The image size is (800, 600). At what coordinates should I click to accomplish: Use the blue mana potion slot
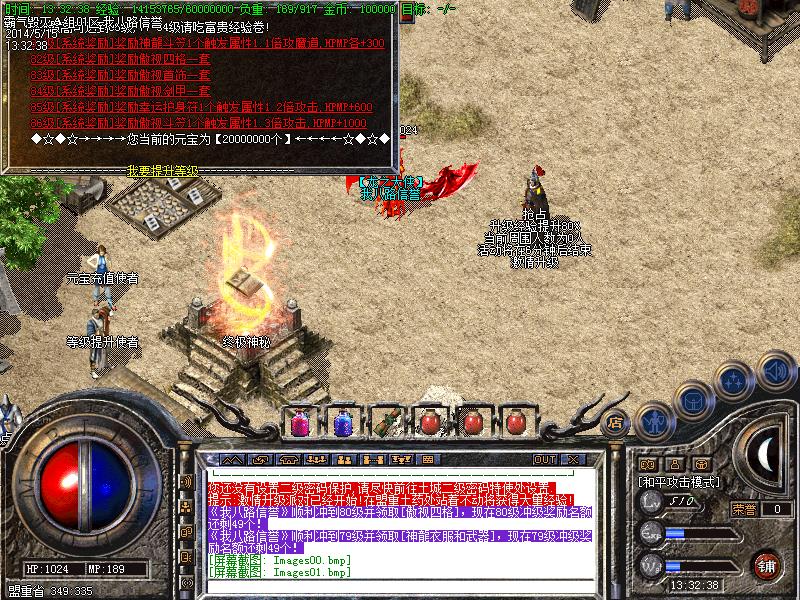[x=341, y=423]
